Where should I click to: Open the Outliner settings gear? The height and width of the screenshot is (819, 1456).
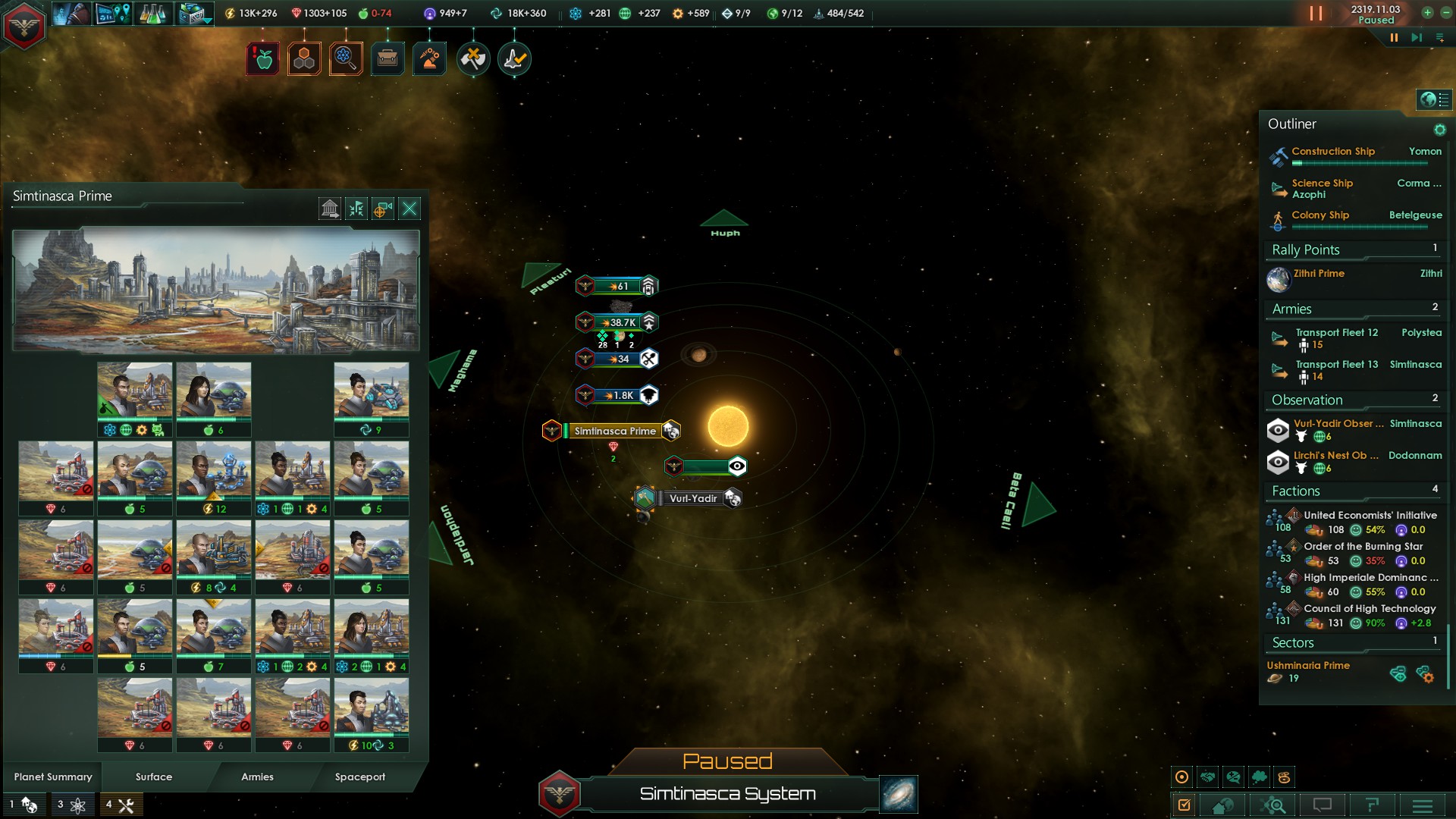(x=1439, y=130)
